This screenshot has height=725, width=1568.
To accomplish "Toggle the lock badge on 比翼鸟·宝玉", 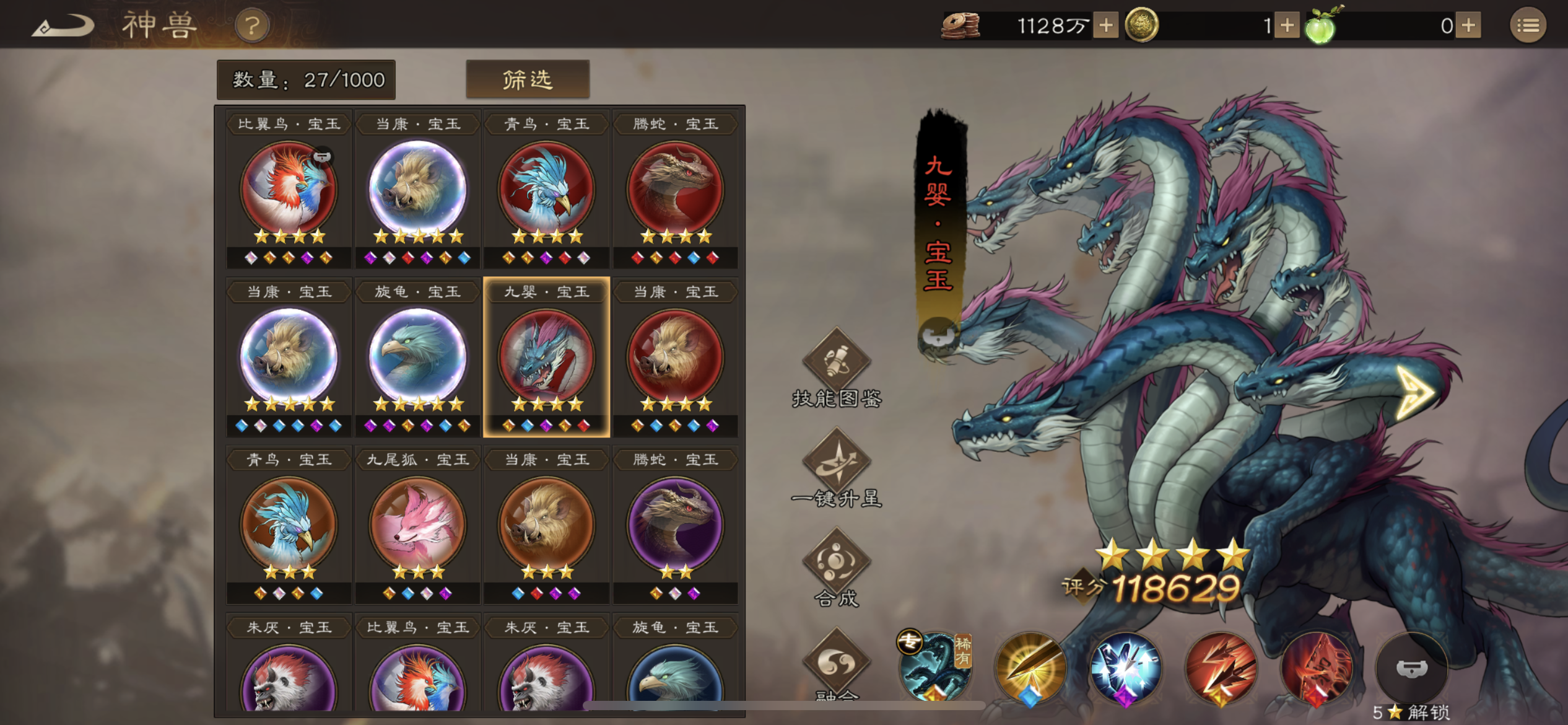I will pyautogui.click(x=324, y=156).
